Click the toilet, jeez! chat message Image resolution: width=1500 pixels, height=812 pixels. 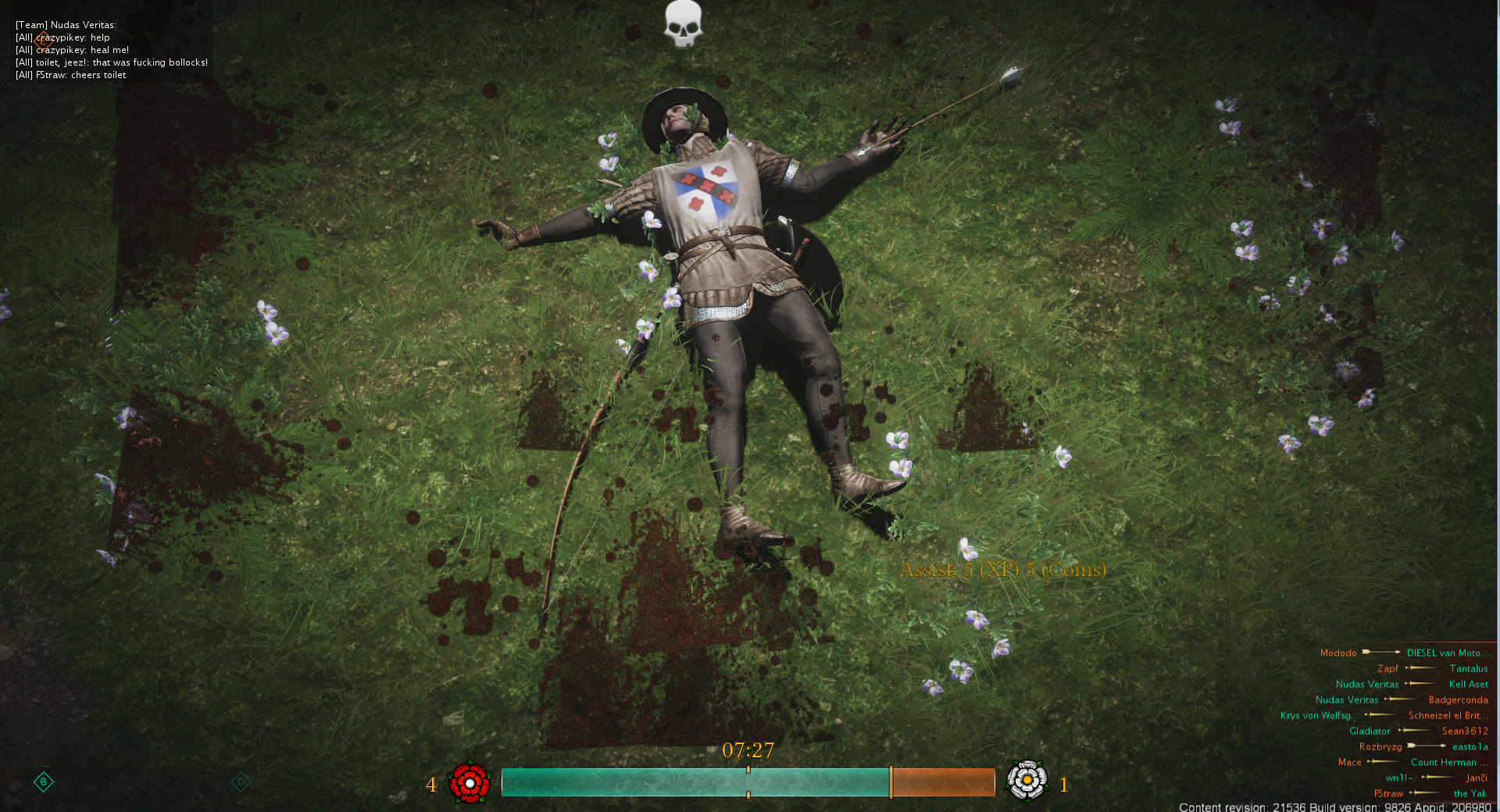pyautogui.click(x=112, y=62)
